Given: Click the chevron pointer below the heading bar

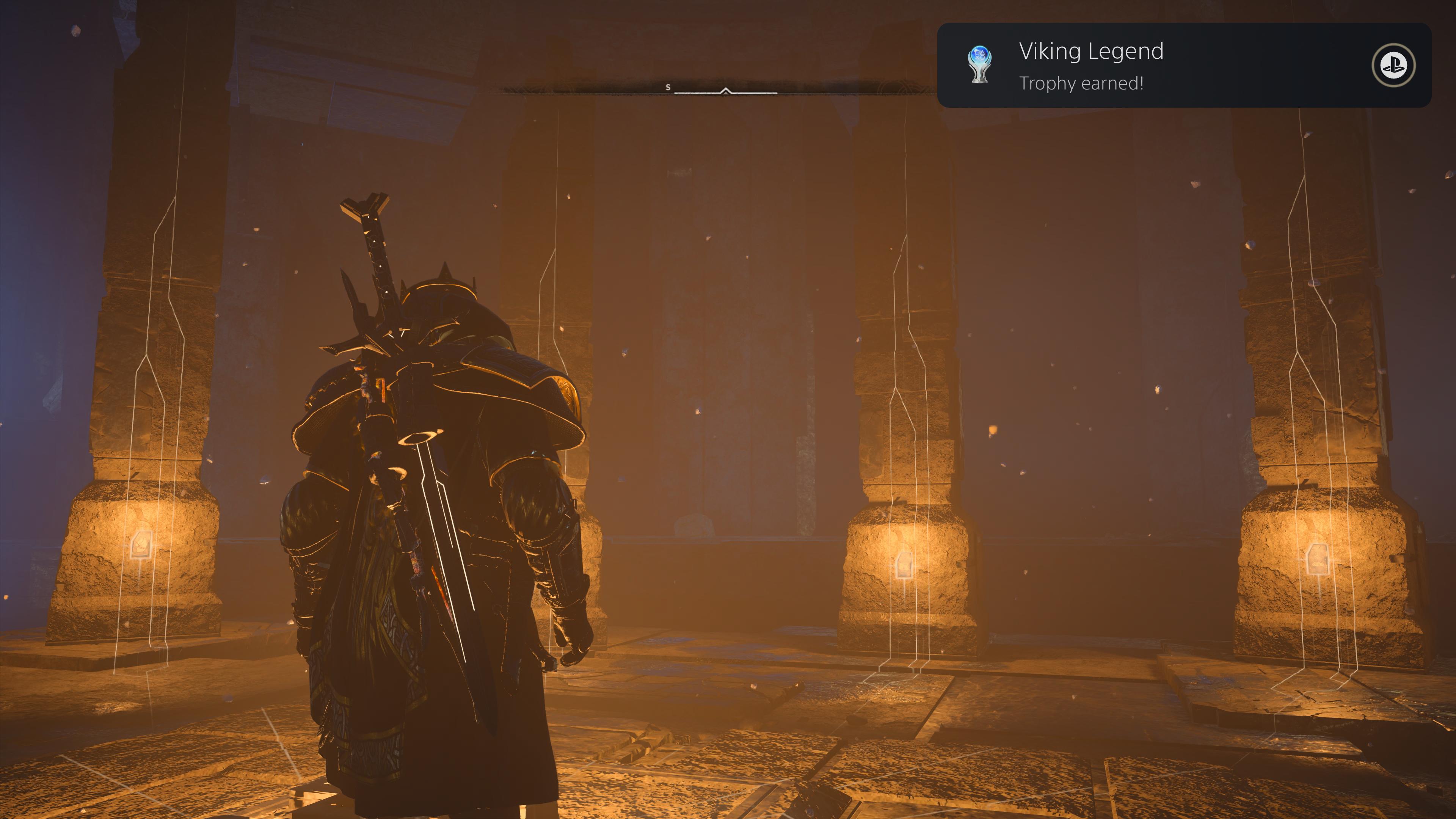Looking at the screenshot, I should [725, 91].
